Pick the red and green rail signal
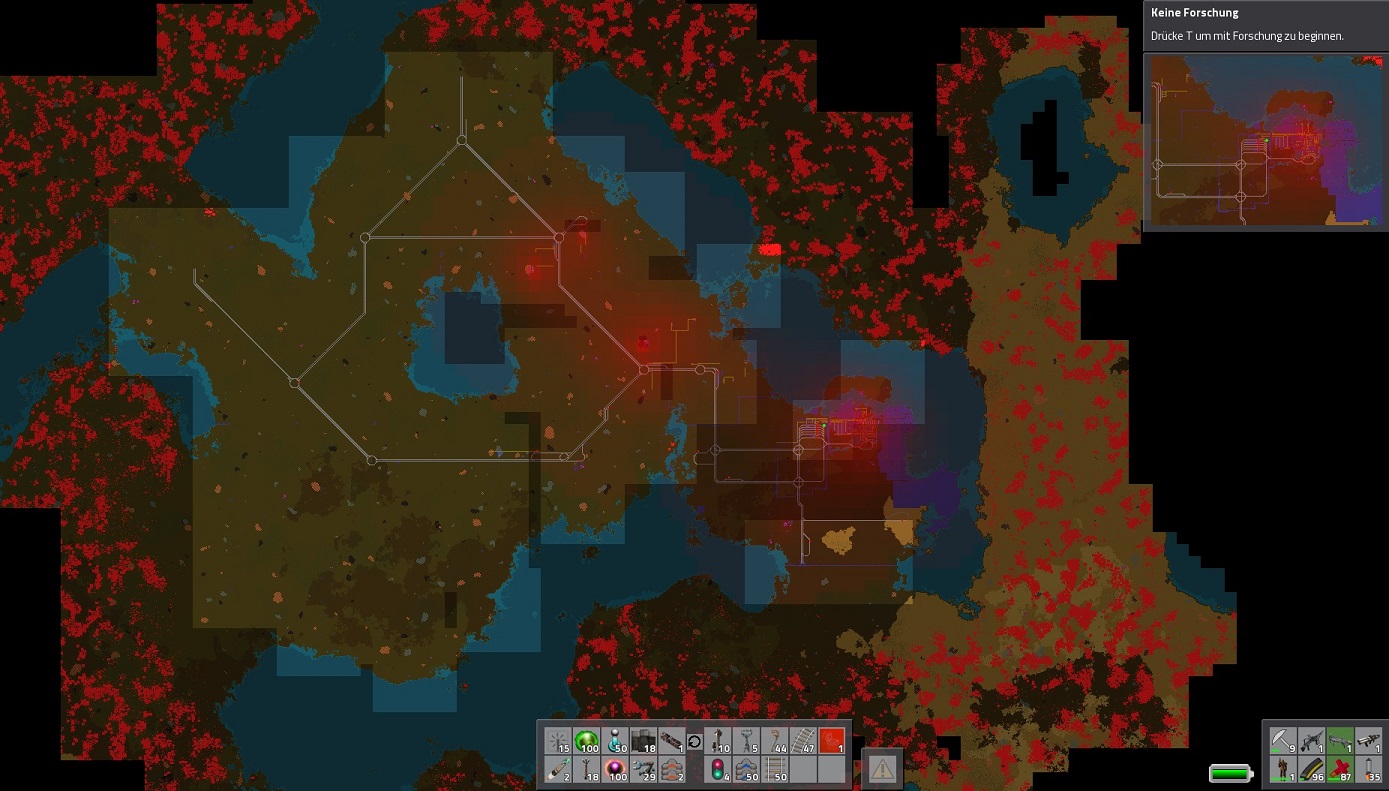This screenshot has height=791, width=1389. 720,769
